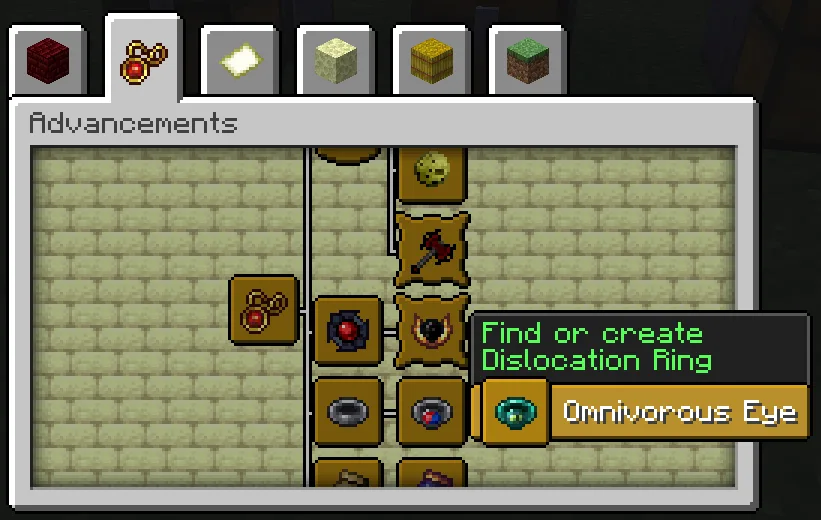Viewport: 821px width, 520px height.
Task: Select the black orb with horns advancement
Action: [432, 328]
